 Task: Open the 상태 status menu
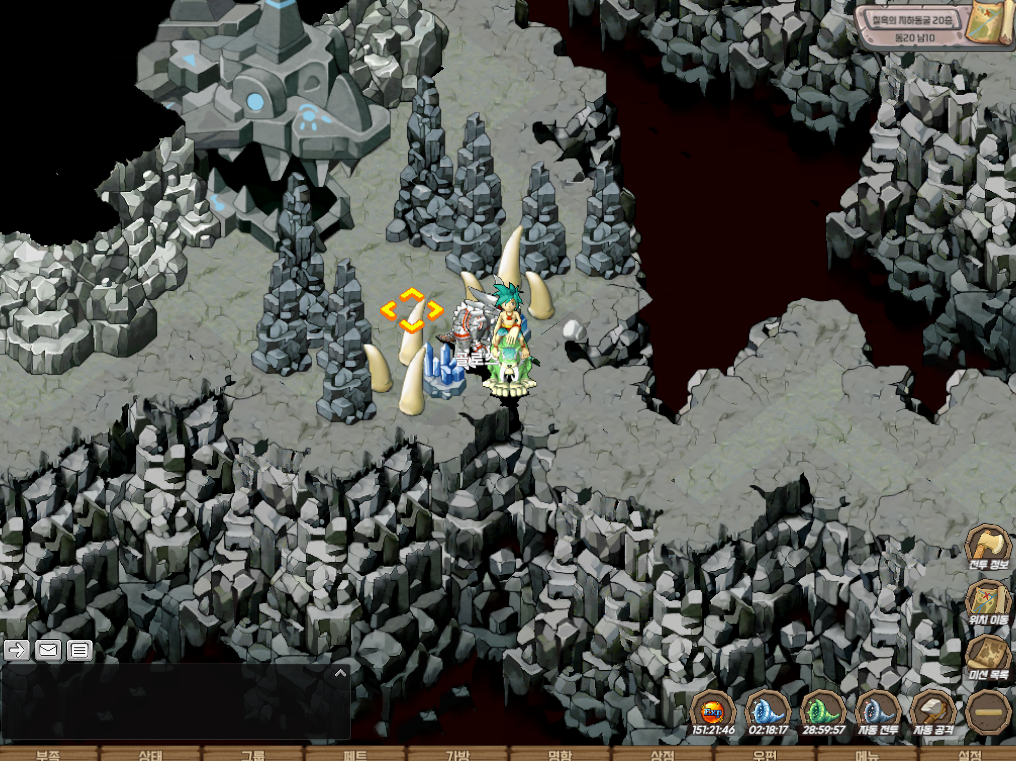click(151, 754)
